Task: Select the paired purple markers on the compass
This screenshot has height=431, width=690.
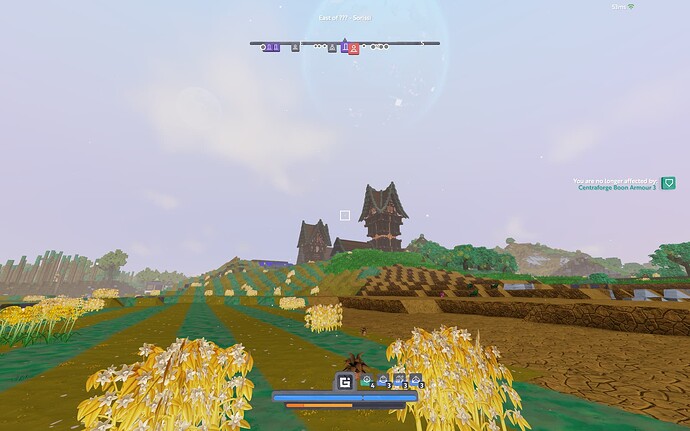Action: pos(271,46)
